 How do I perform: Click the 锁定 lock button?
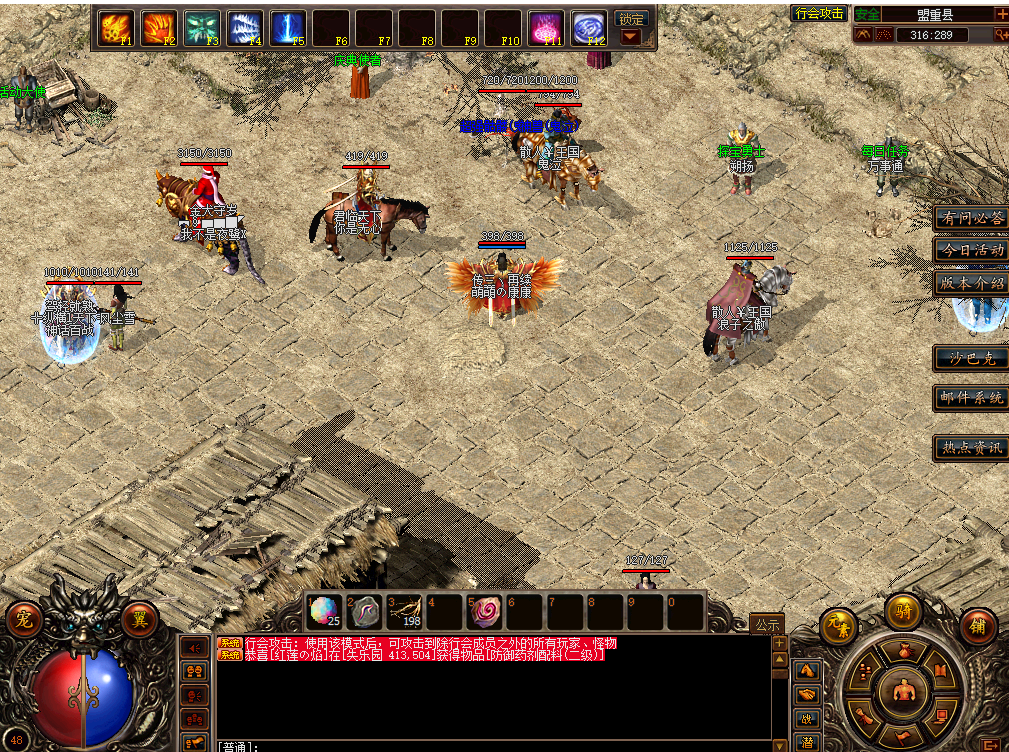(631, 19)
